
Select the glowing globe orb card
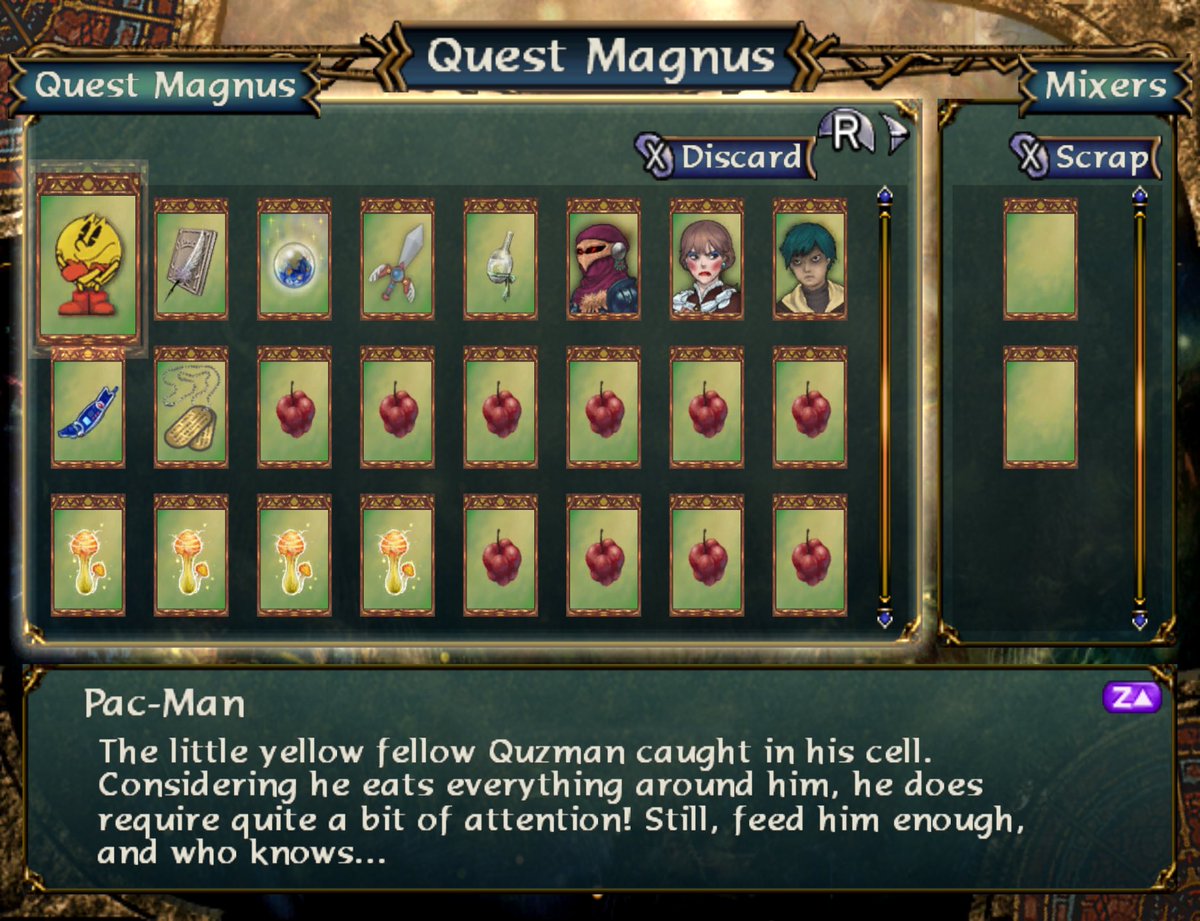[x=294, y=259]
